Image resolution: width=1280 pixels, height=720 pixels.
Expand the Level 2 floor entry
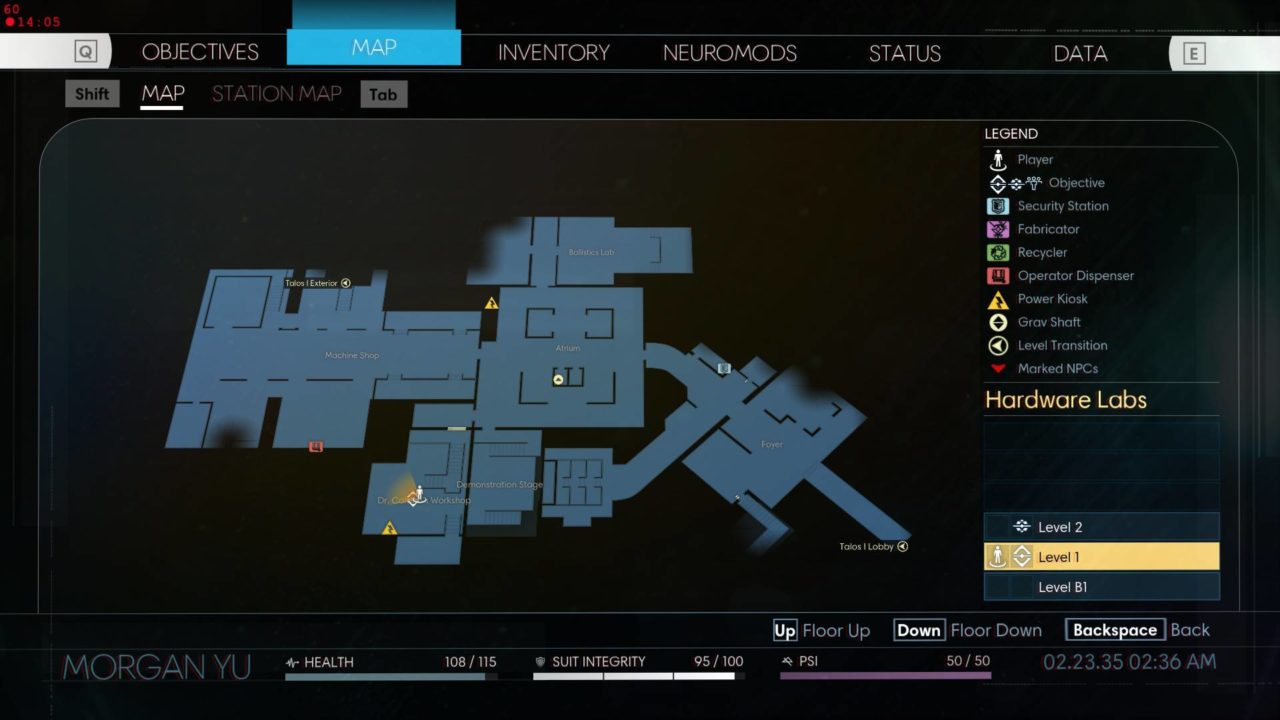pos(1101,525)
